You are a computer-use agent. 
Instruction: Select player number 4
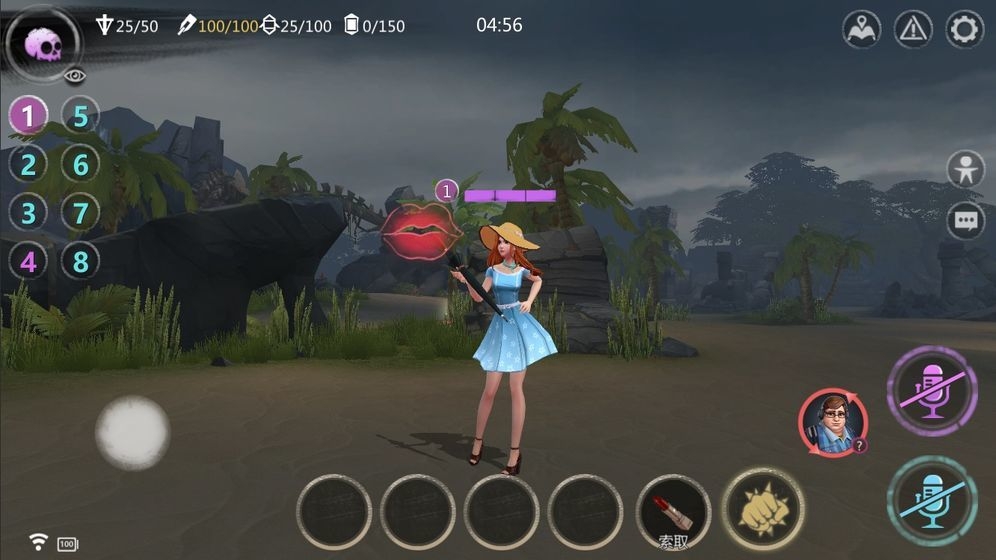pyautogui.click(x=28, y=262)
